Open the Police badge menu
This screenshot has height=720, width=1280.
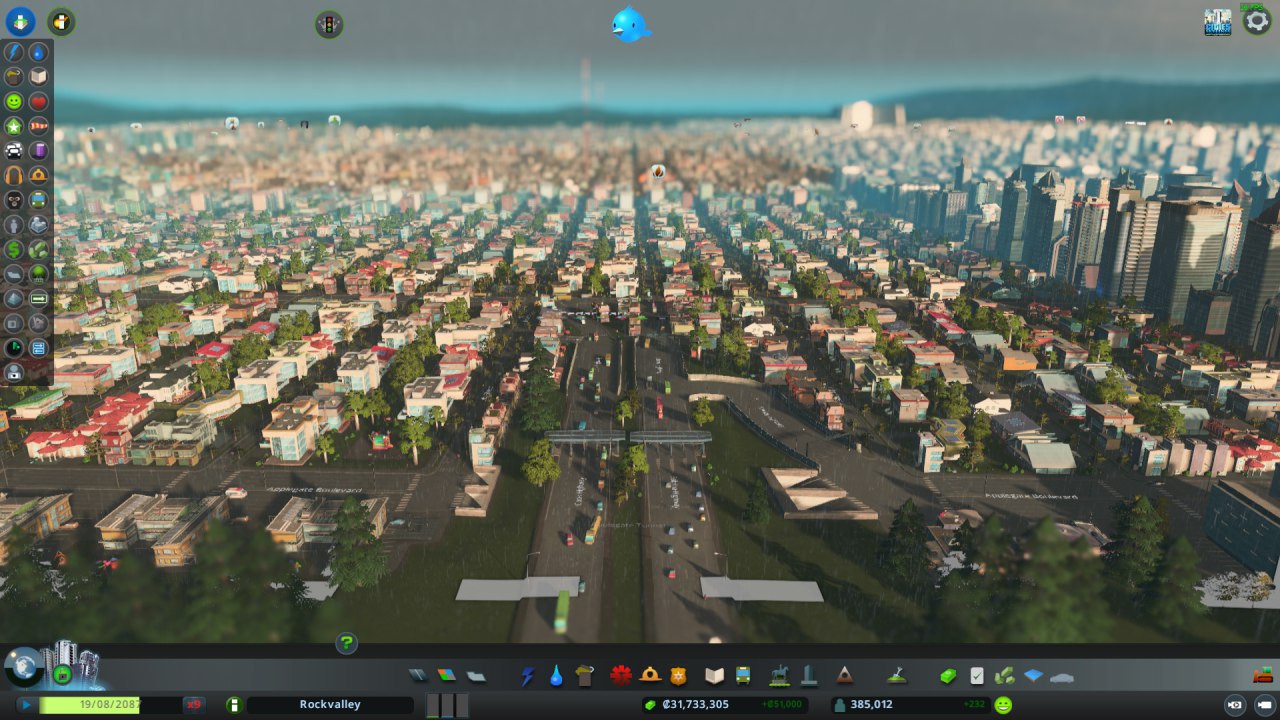(678, 676)
